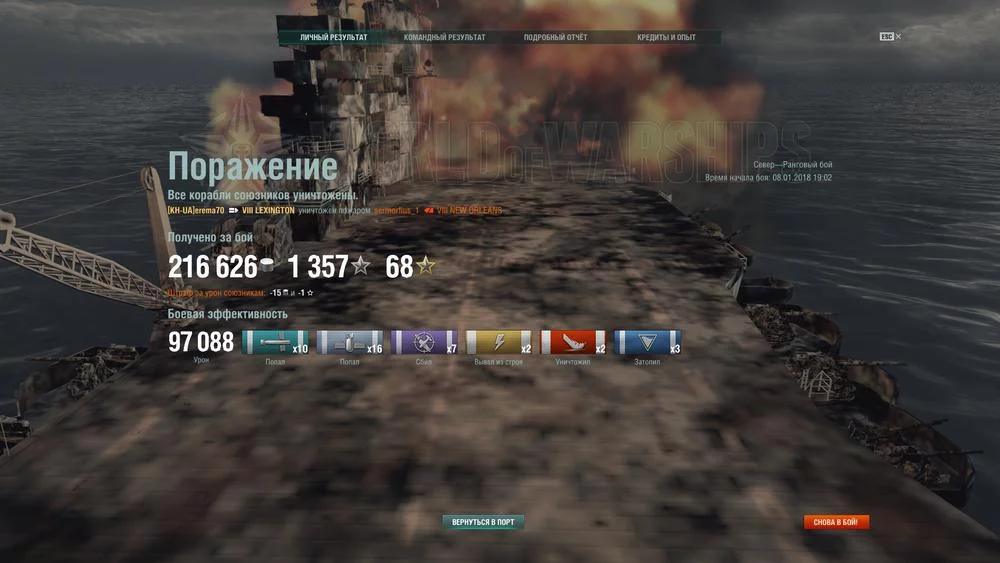Select the Затопил flooding ribbon
Screen dimensions: 1000x563
tap(647, 343)
